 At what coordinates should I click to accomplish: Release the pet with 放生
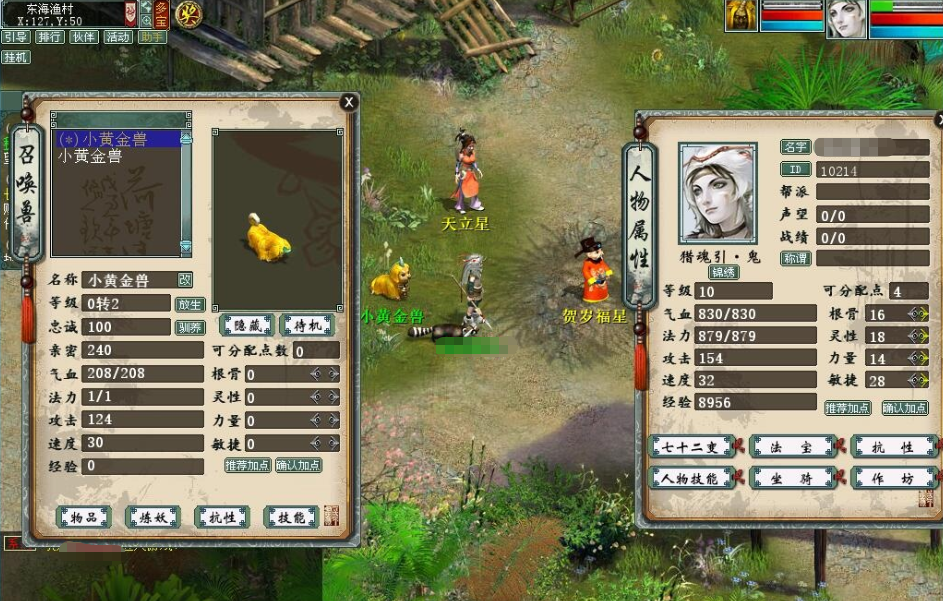click(x=190, y=304)
